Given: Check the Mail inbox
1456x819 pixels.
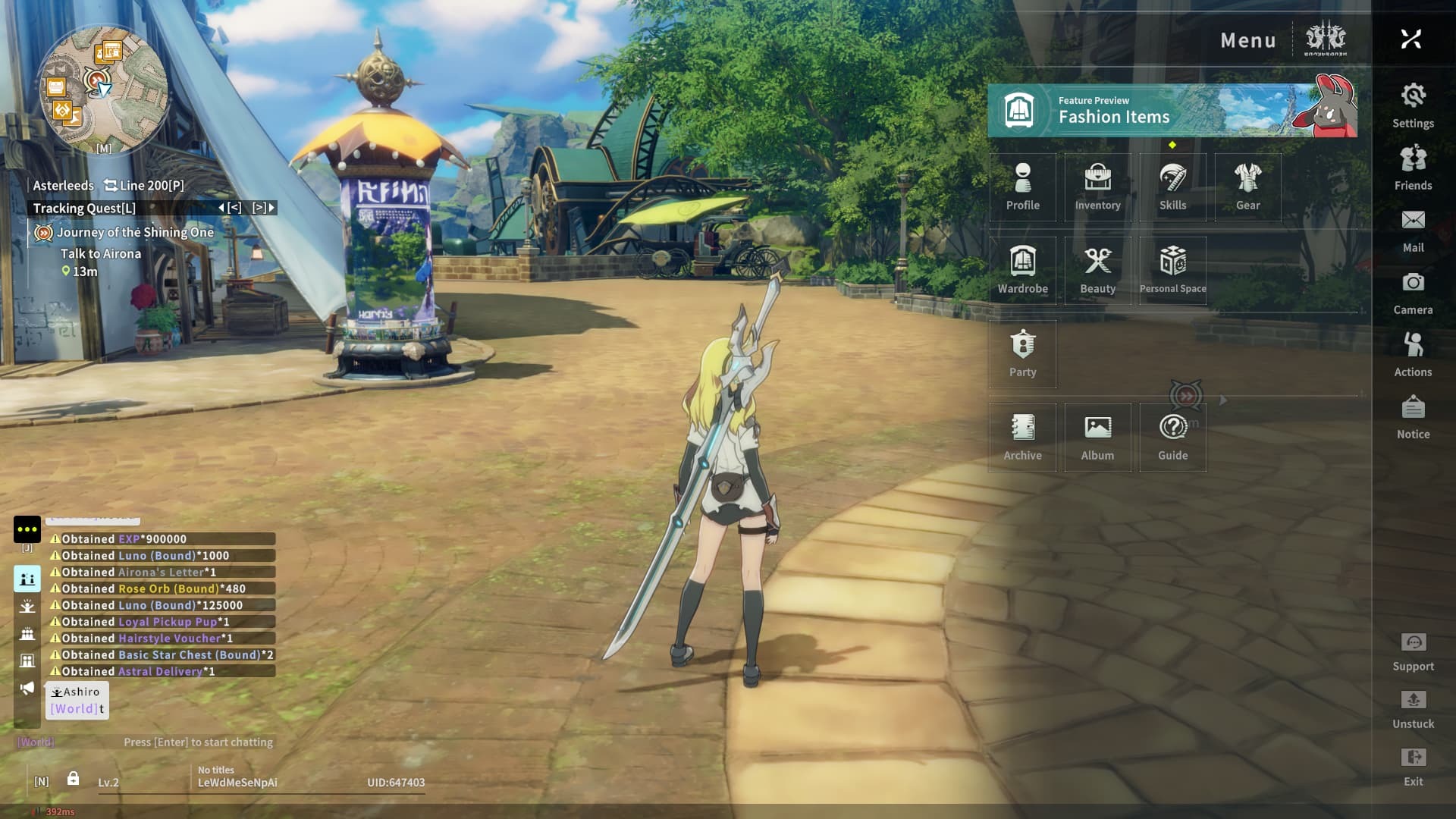Looking at the screenshot, I should pyautogui.click(x=1413, y=229).
